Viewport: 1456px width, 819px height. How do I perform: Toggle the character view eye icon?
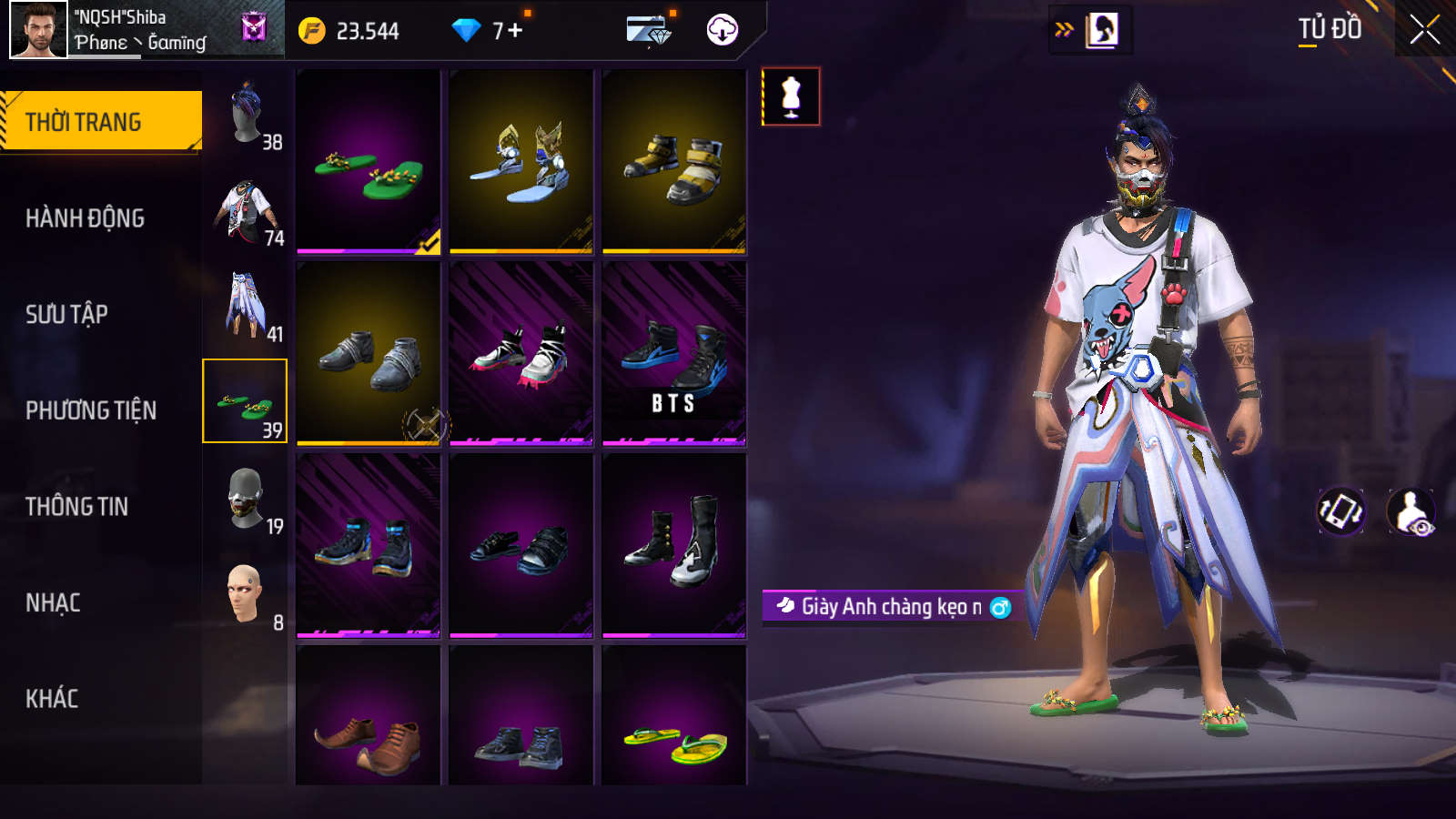(x=1410, y=512)
